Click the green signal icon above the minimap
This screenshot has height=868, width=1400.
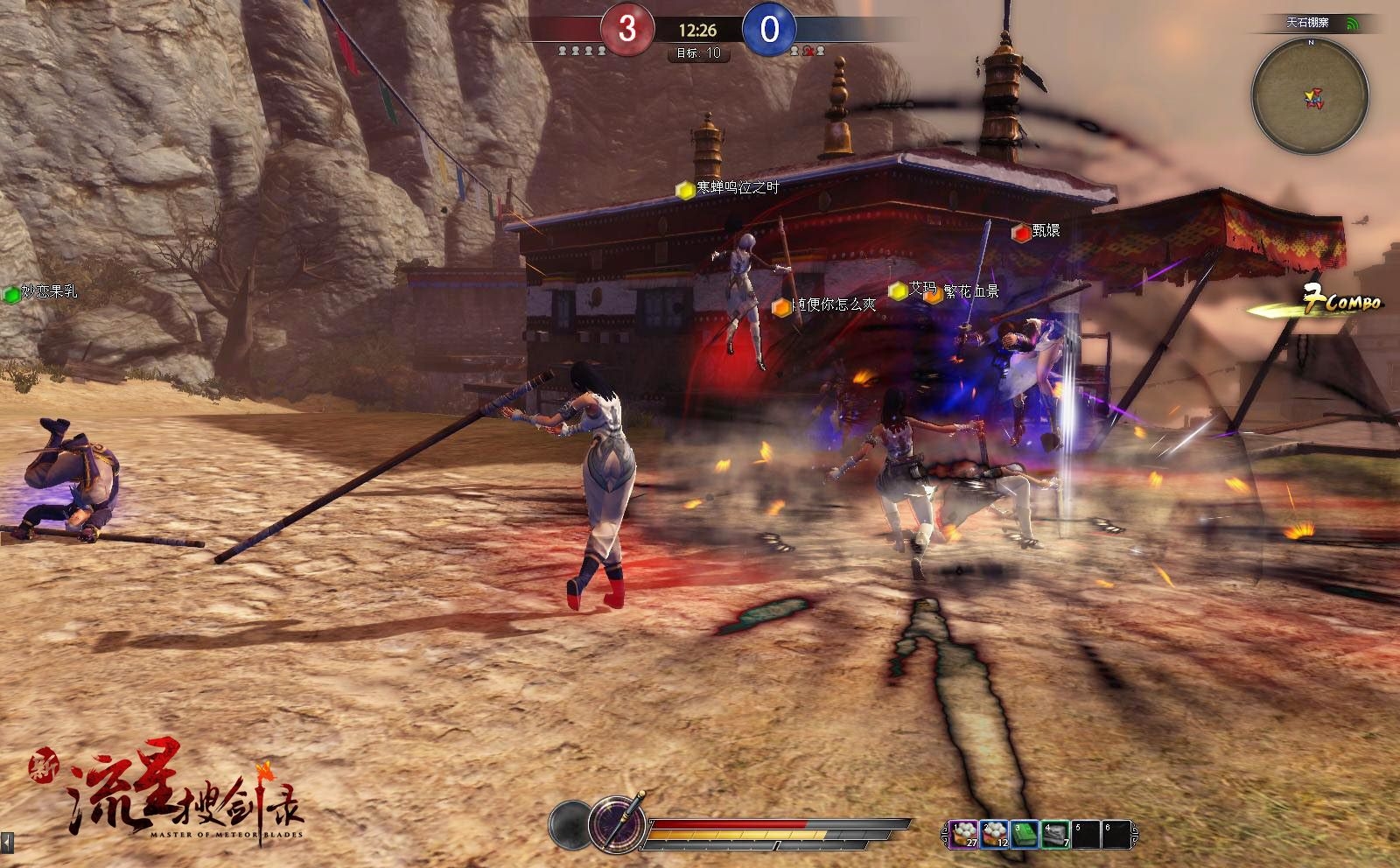pos(1353,24)
